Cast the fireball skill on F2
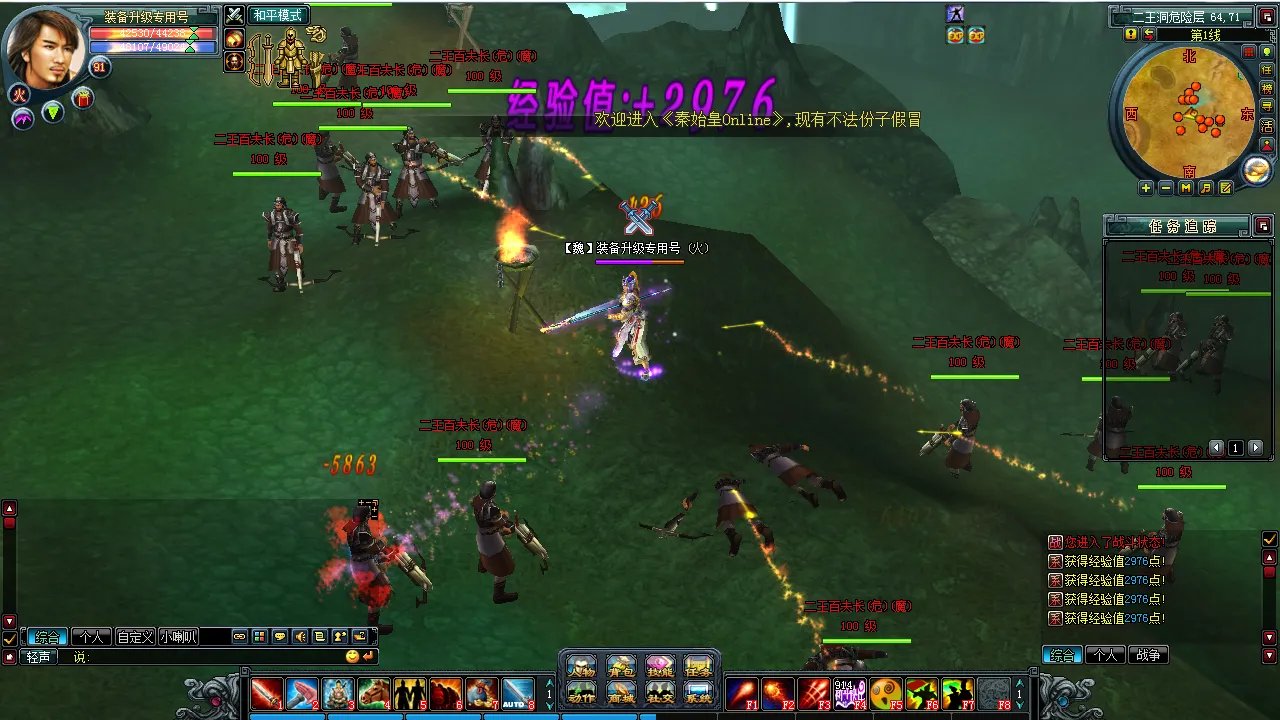The image size is (1280, 720). click(x=777, y=693)
